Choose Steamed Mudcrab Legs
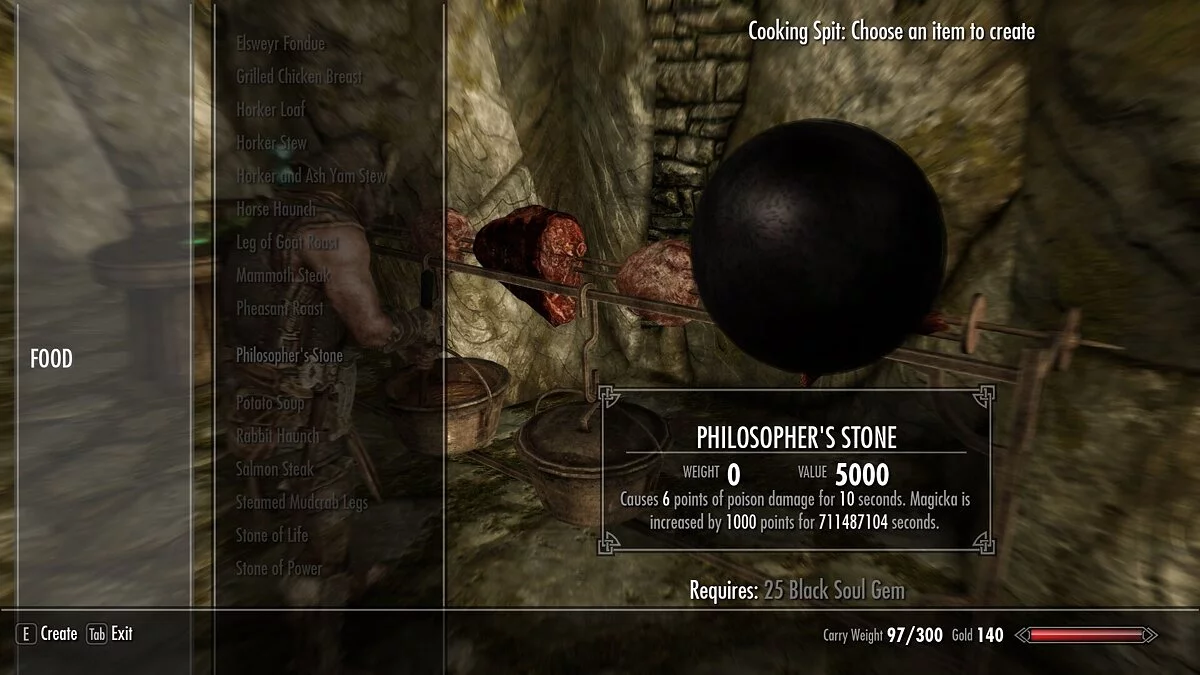 [300, 501]
